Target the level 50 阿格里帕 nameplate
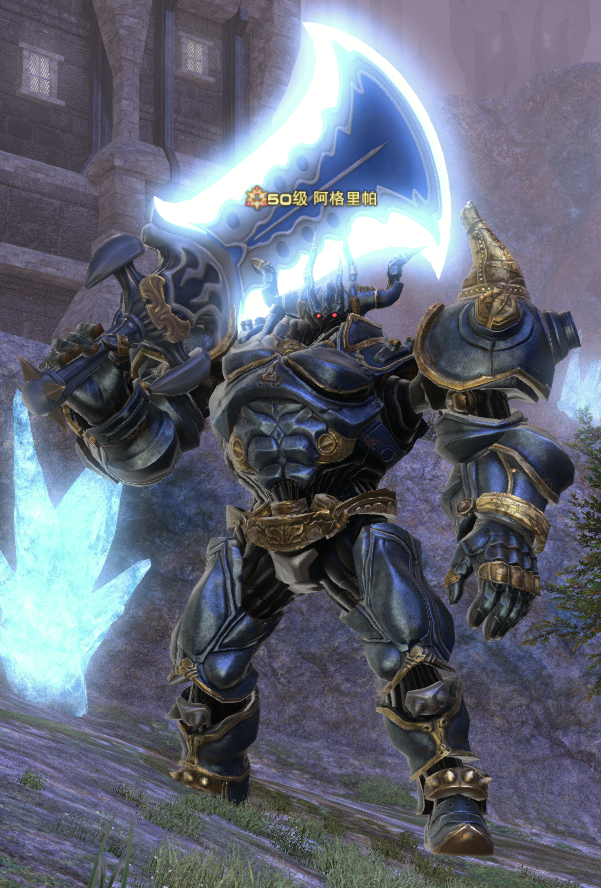This screenshot has width=601, height=888. tap(312, 199)
